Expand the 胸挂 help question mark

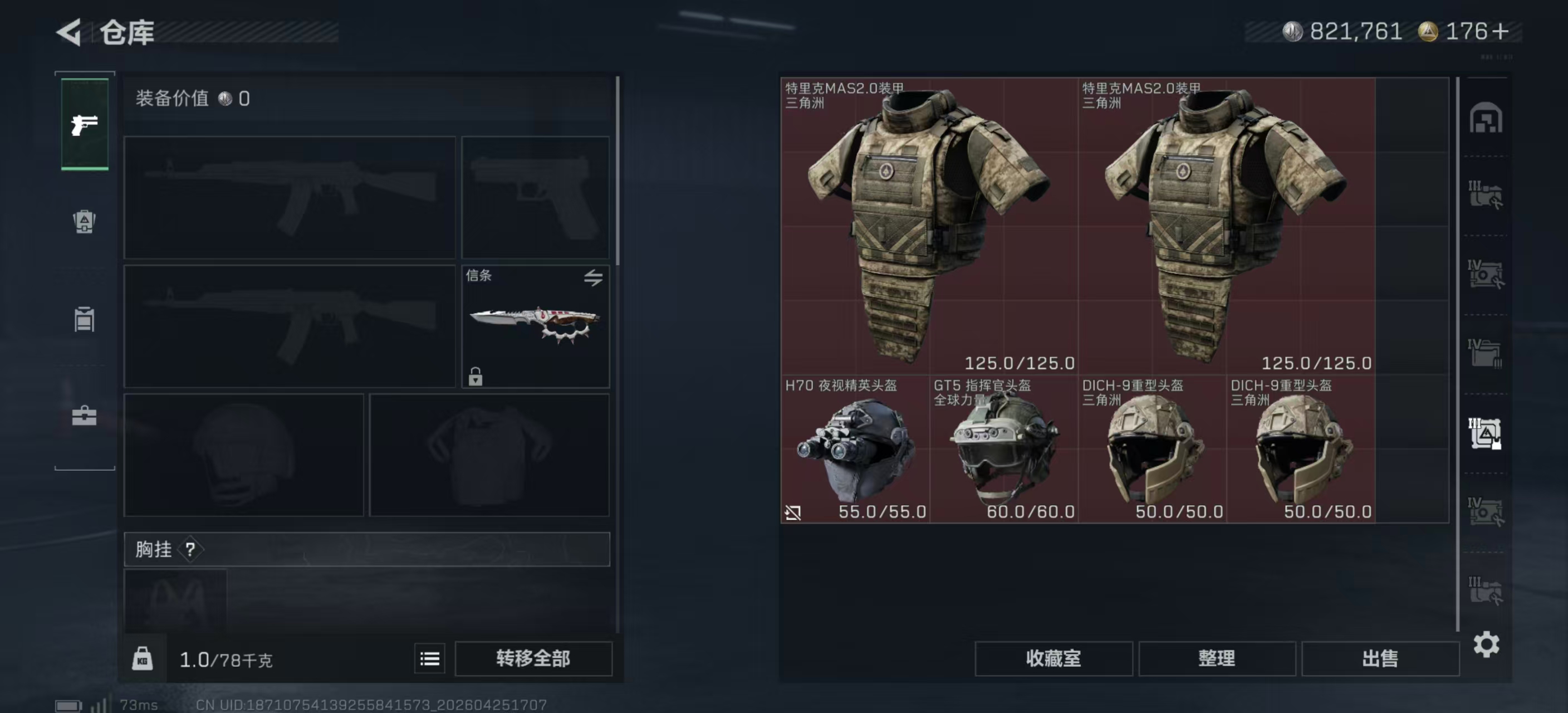192,550
